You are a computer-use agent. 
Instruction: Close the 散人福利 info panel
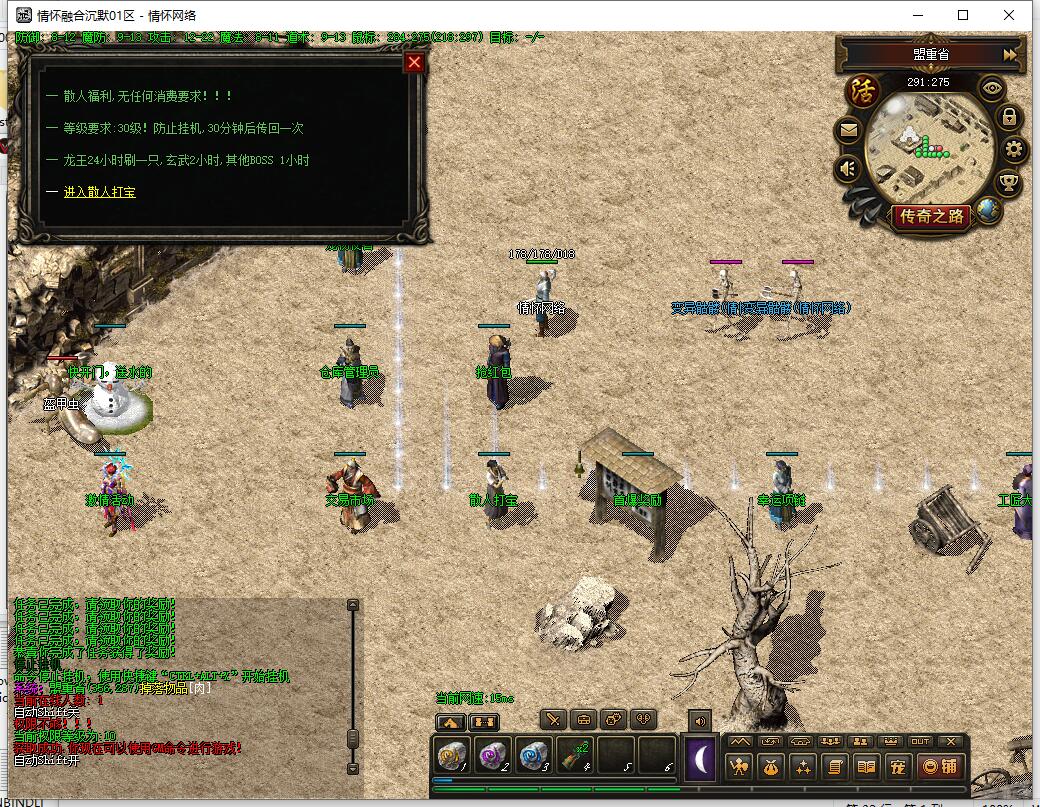[414, 63]
